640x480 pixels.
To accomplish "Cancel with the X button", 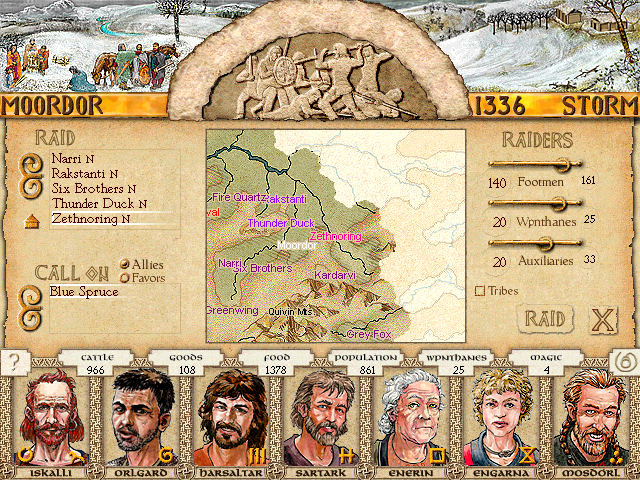I will (x=602, y=320).
